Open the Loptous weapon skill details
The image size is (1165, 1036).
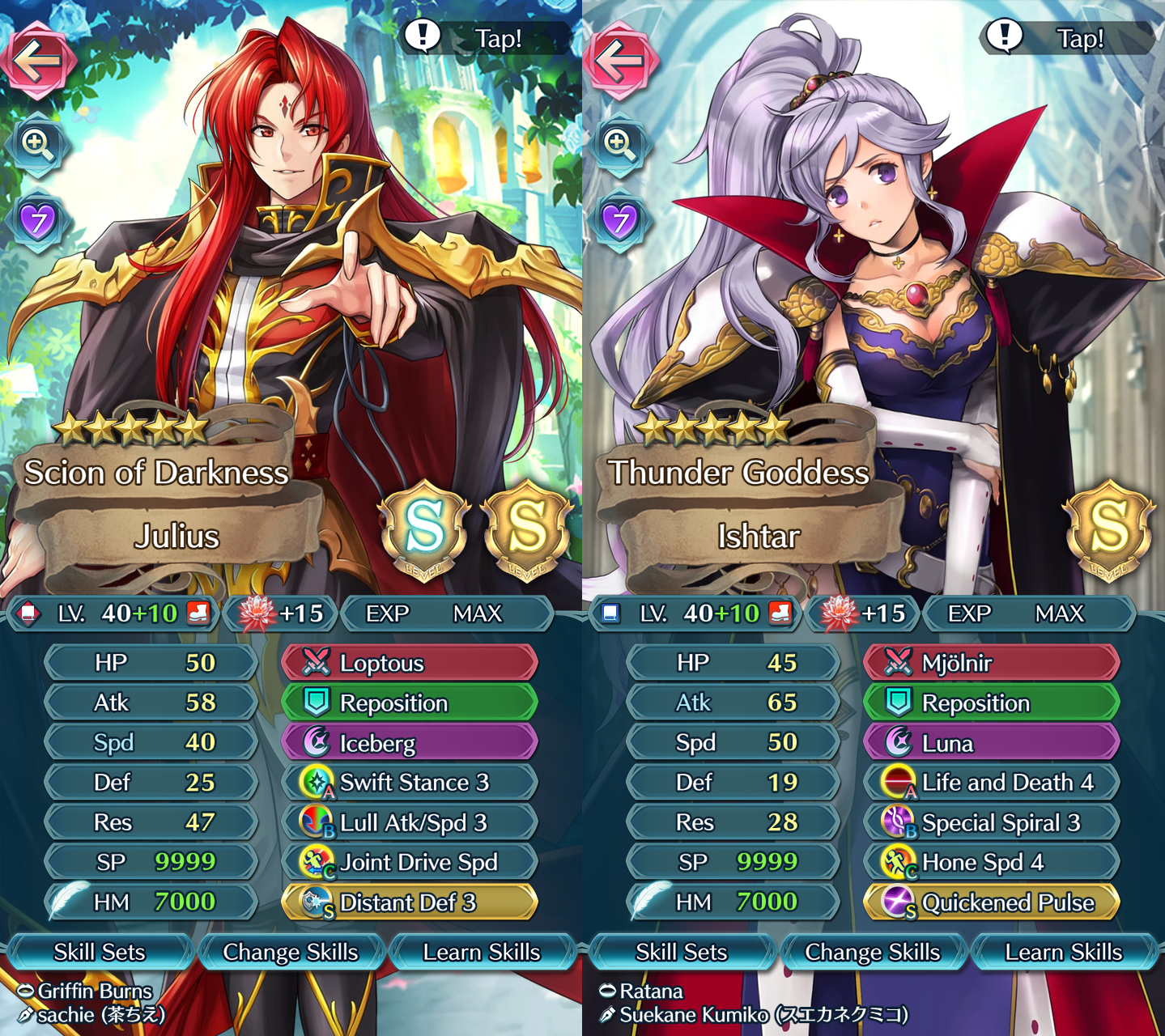pos(409,662)
